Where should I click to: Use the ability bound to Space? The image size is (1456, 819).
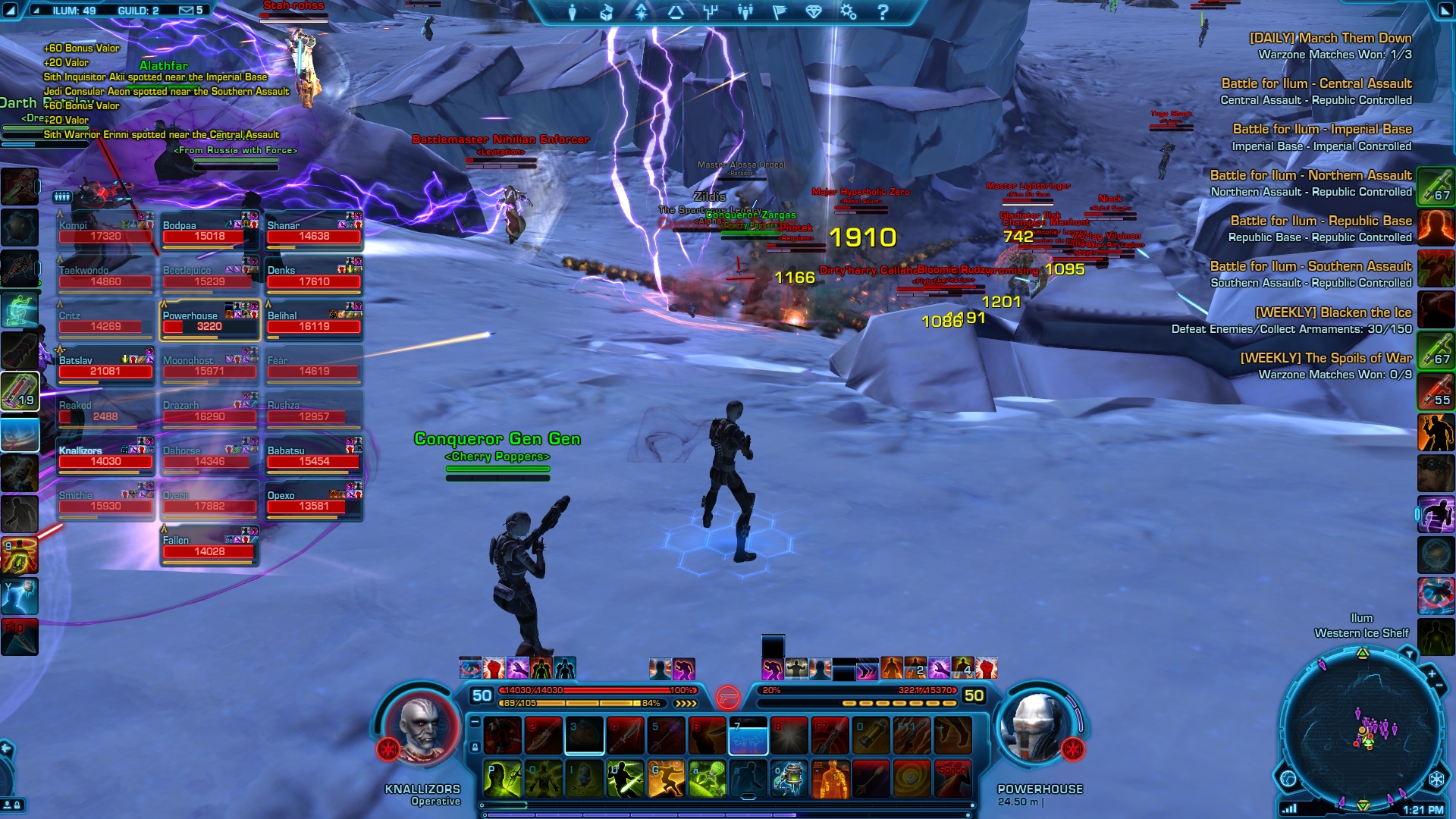point(952,779)
